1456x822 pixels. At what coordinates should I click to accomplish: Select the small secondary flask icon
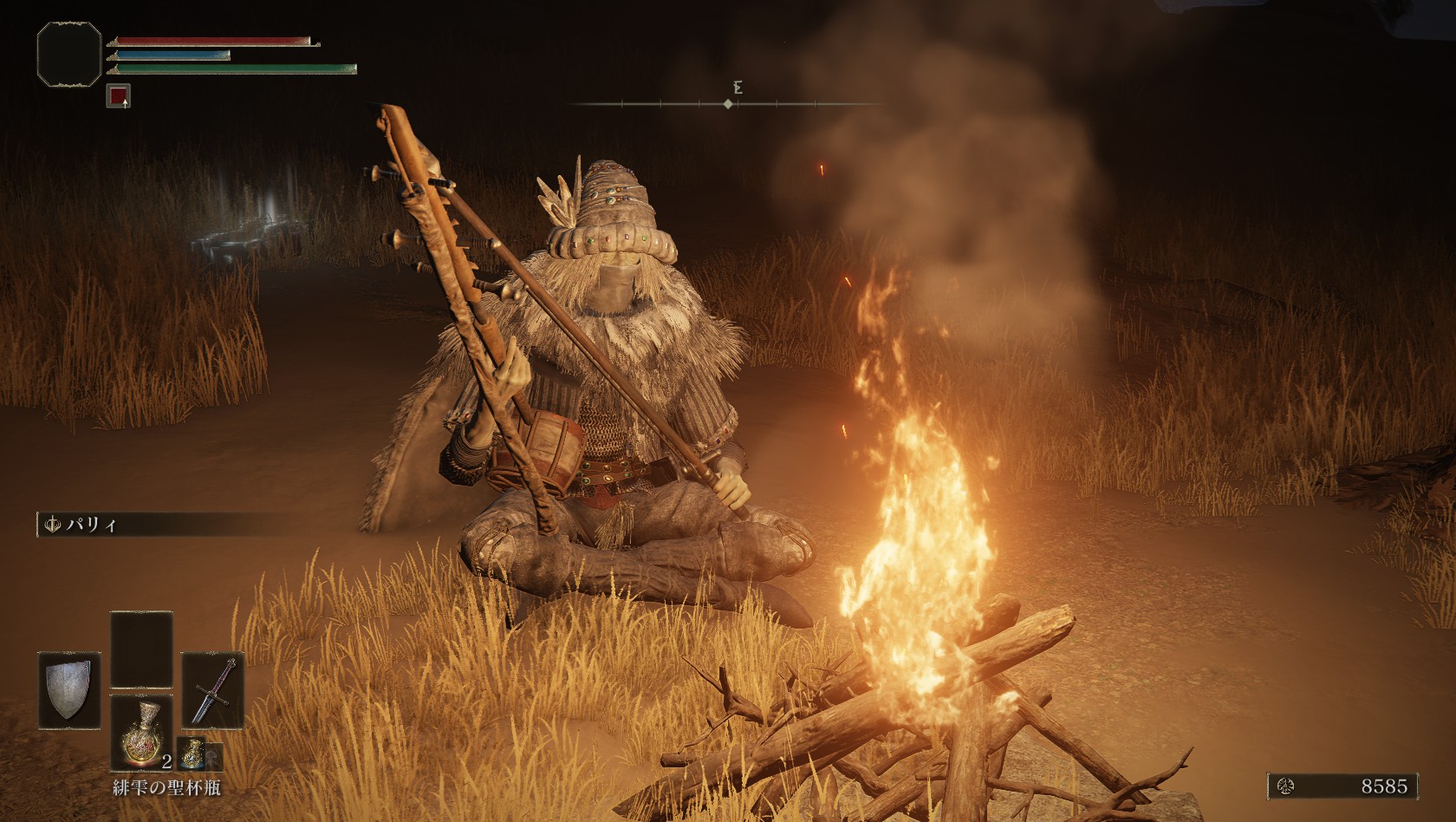[x=192, y=755]
